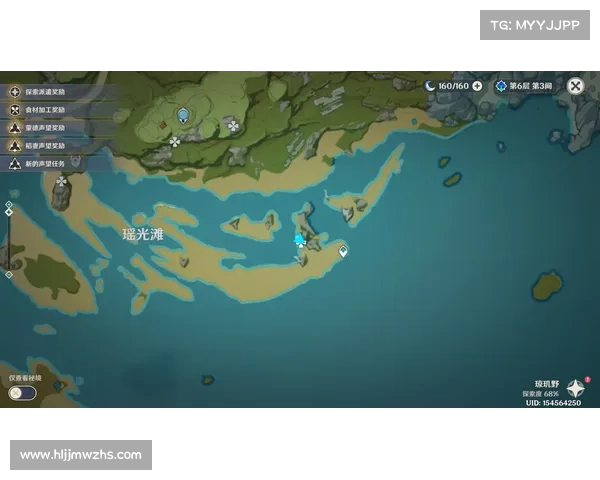
Task: Toggle the 仅查看秘境 switch
Action: coord(22,393)
